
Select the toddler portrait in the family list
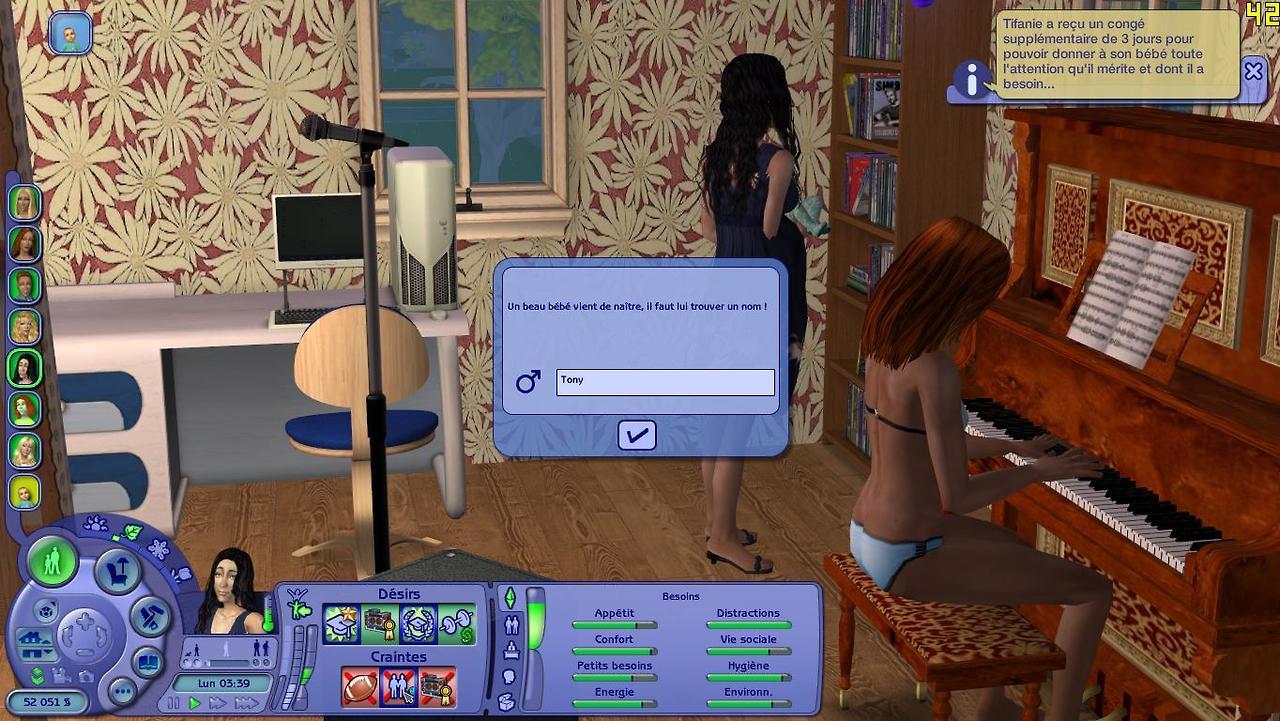[24, 491]
